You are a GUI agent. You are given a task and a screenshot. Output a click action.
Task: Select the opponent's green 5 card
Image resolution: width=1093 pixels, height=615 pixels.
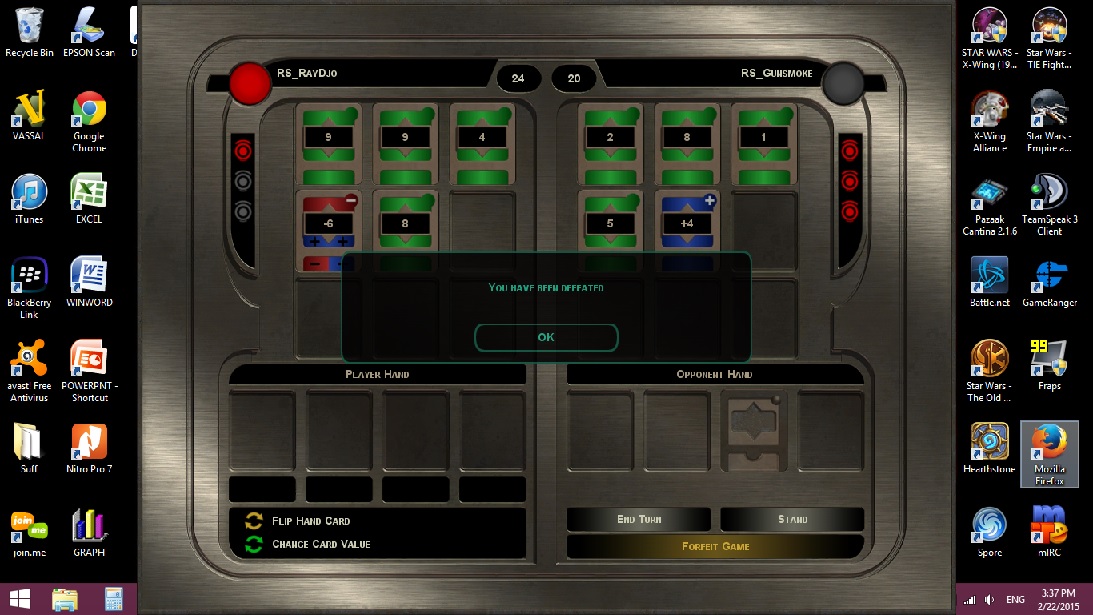(x=610, y=223)
